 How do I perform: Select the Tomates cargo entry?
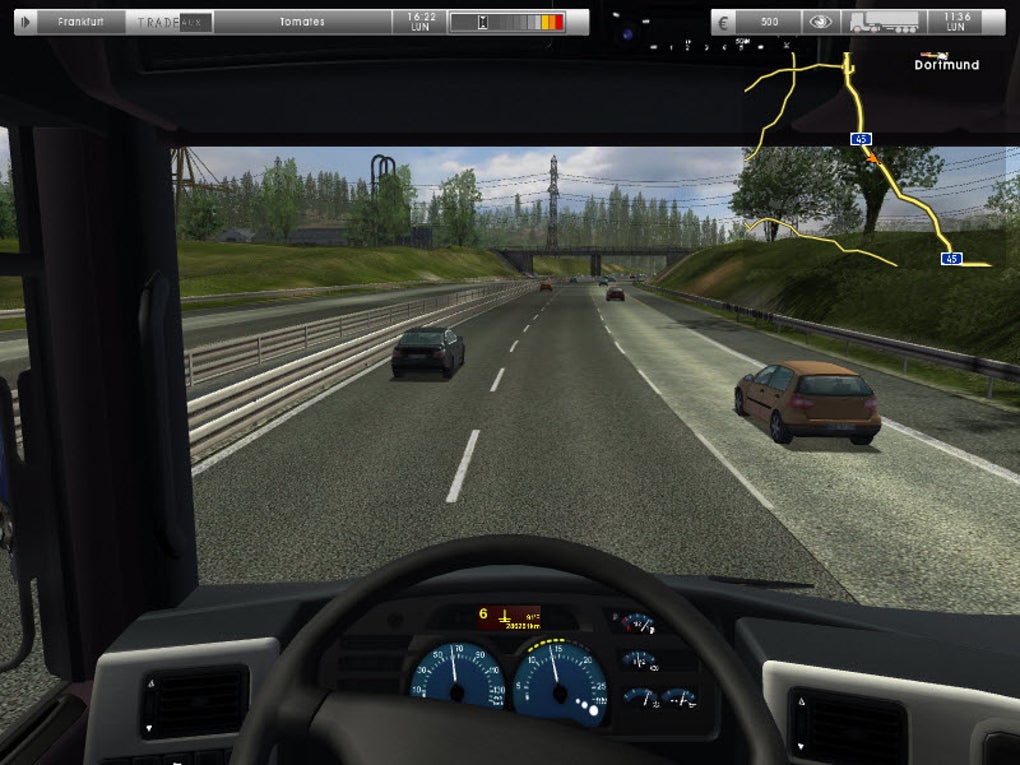[301, 22]
